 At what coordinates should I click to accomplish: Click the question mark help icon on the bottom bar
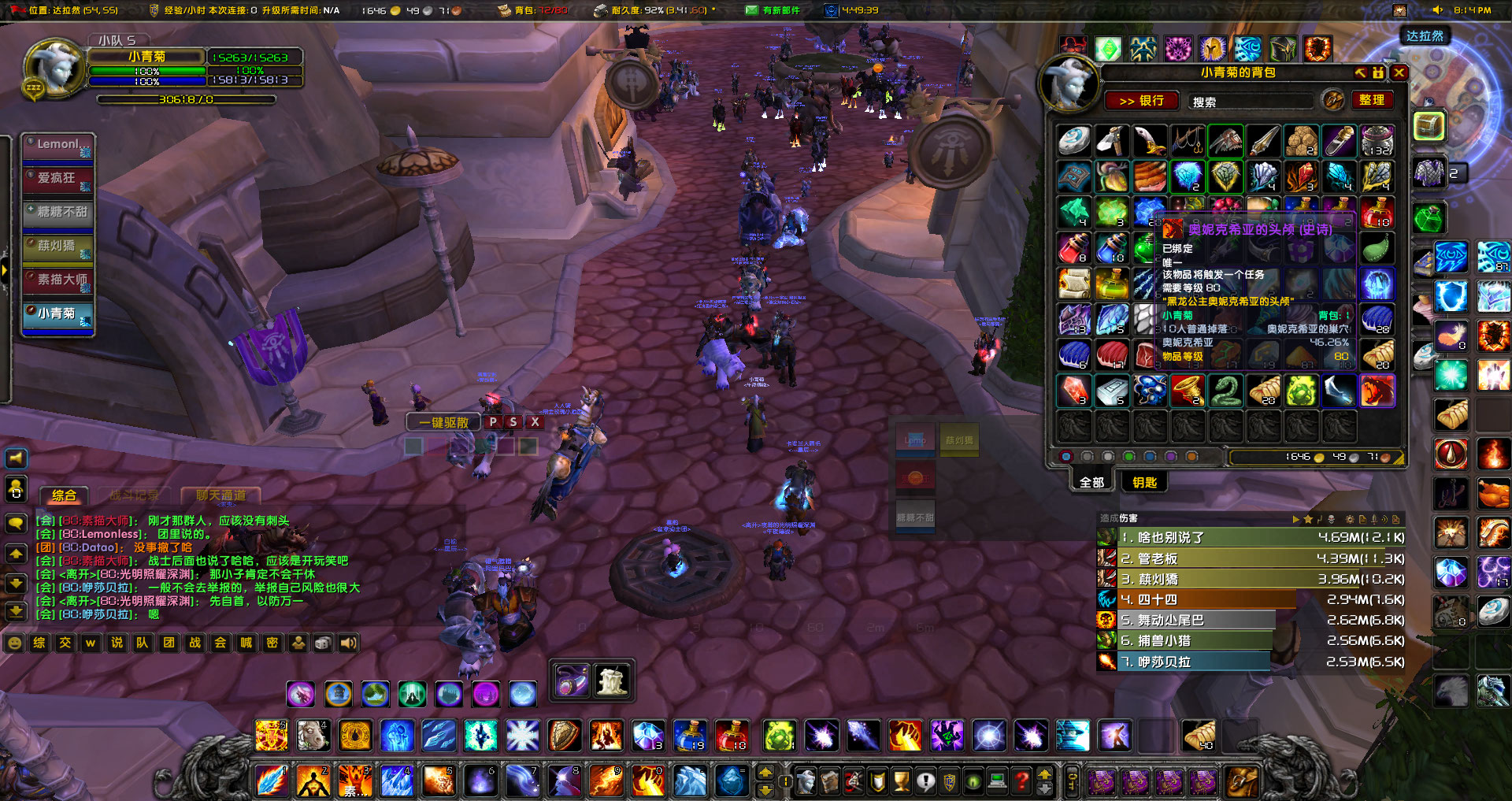(1021, 780)
